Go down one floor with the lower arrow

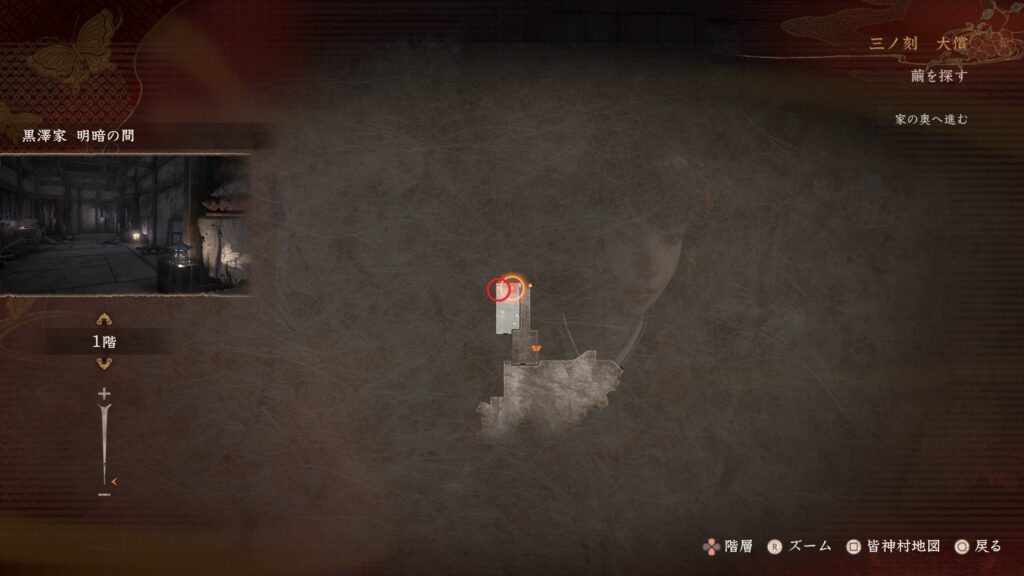point(104,363)
